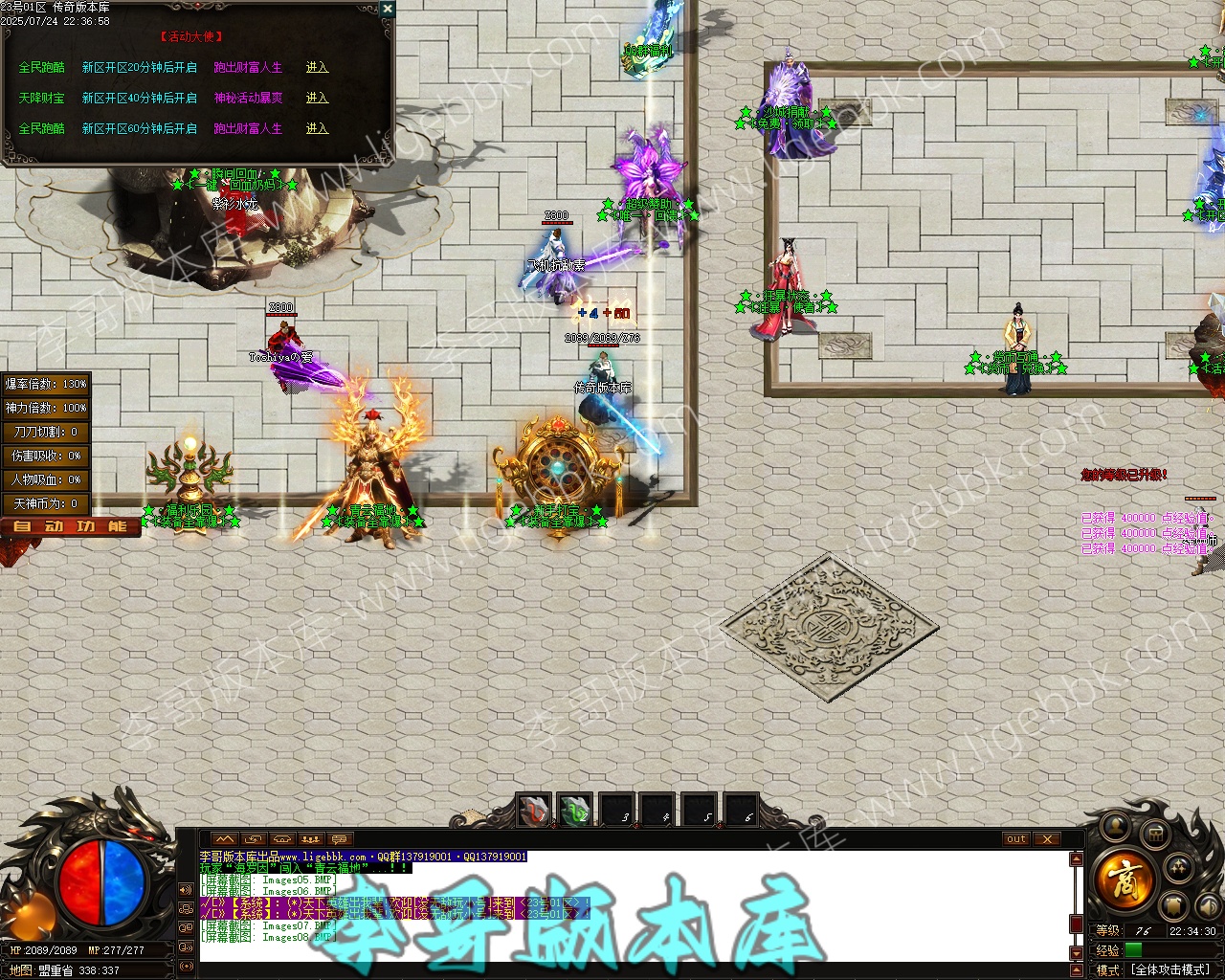Enter the 60-minute 全民跑酷 event via 进入
This screenshot has height=980, width=1225.
[x=317, y=128]
